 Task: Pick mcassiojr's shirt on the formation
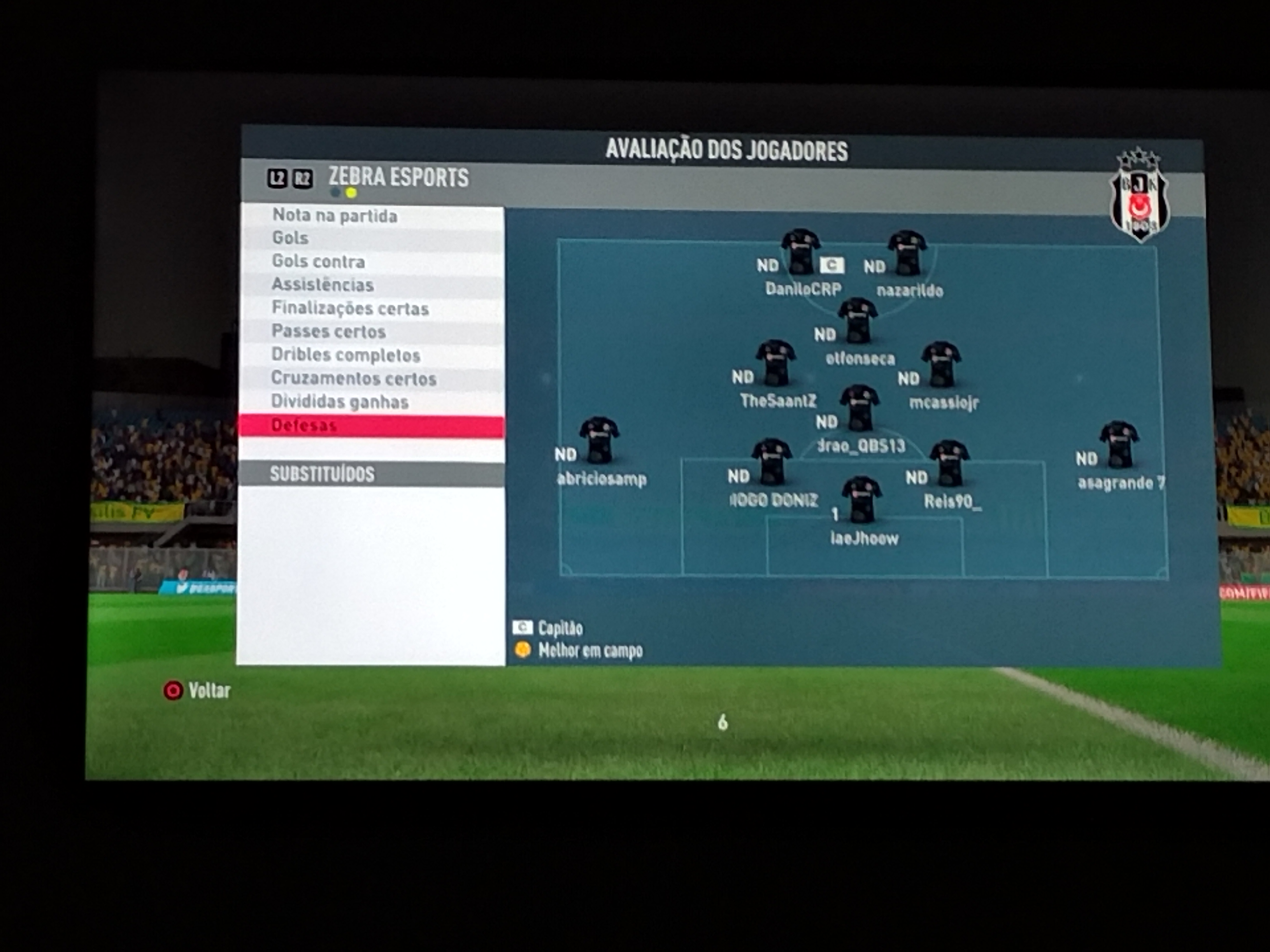tap(941, 365)
